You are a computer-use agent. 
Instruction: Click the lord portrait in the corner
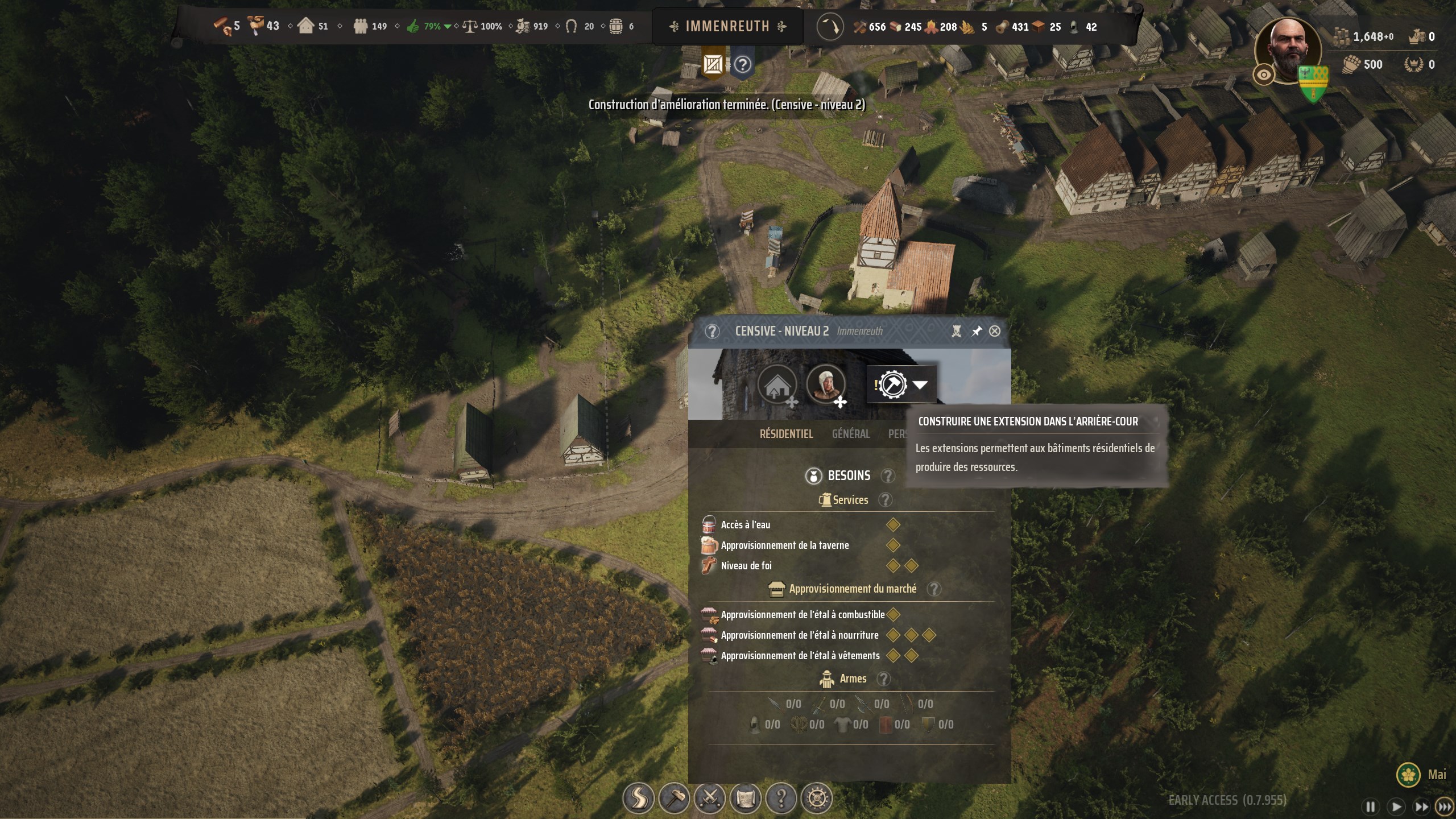1288,50
